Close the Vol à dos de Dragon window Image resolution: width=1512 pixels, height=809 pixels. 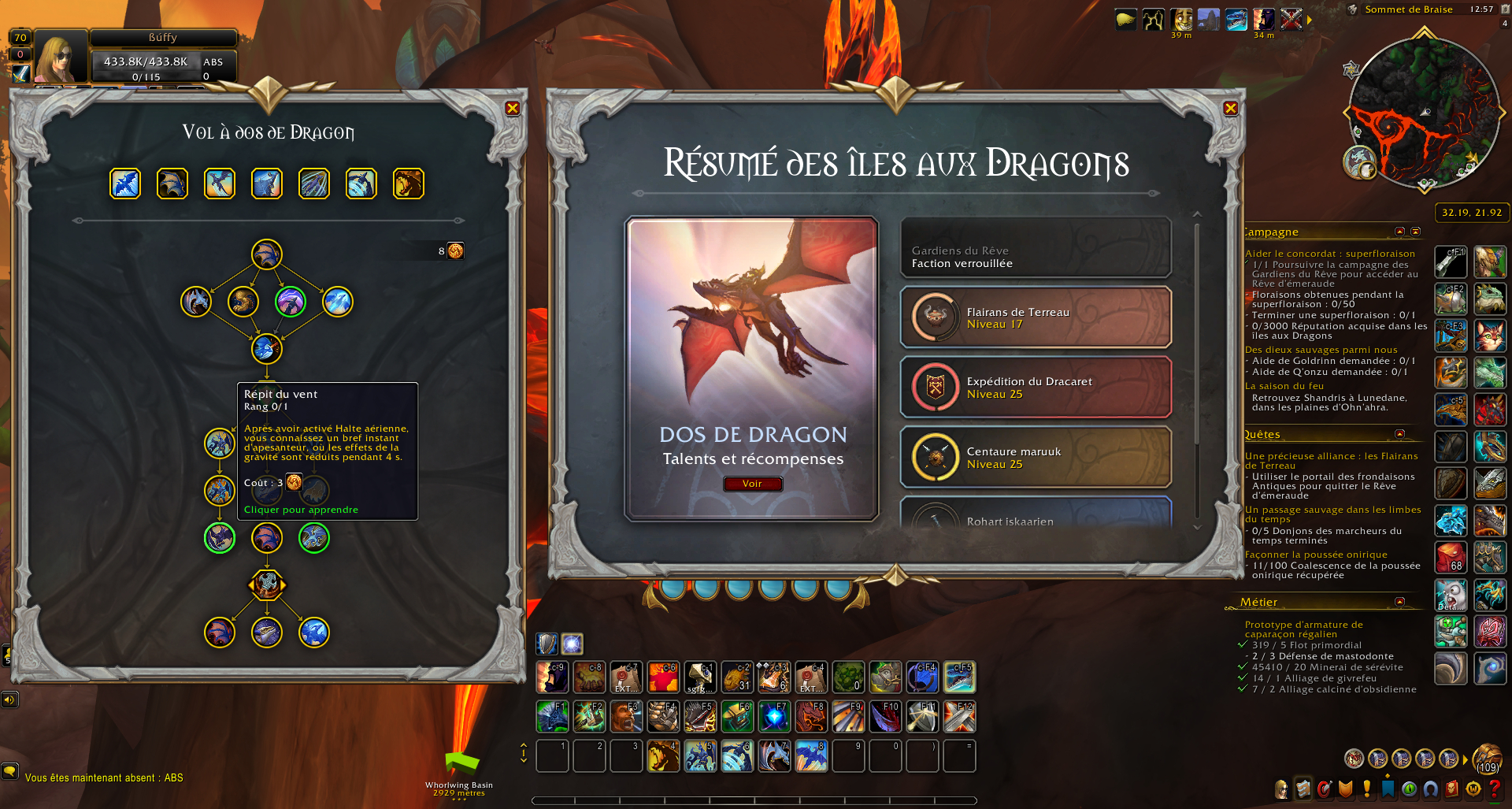(x=513, y=109)
